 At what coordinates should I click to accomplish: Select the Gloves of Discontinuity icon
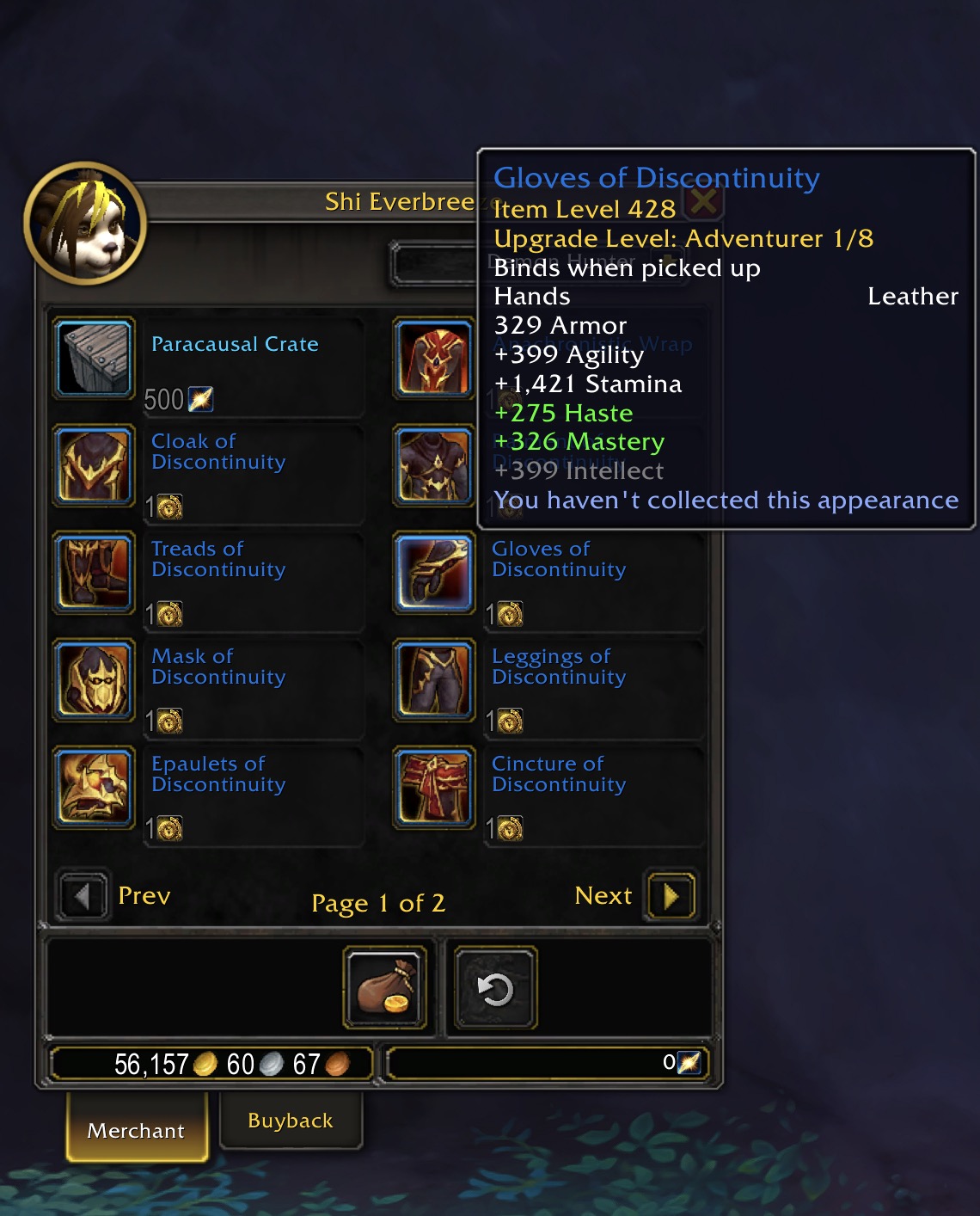point(435,573)
